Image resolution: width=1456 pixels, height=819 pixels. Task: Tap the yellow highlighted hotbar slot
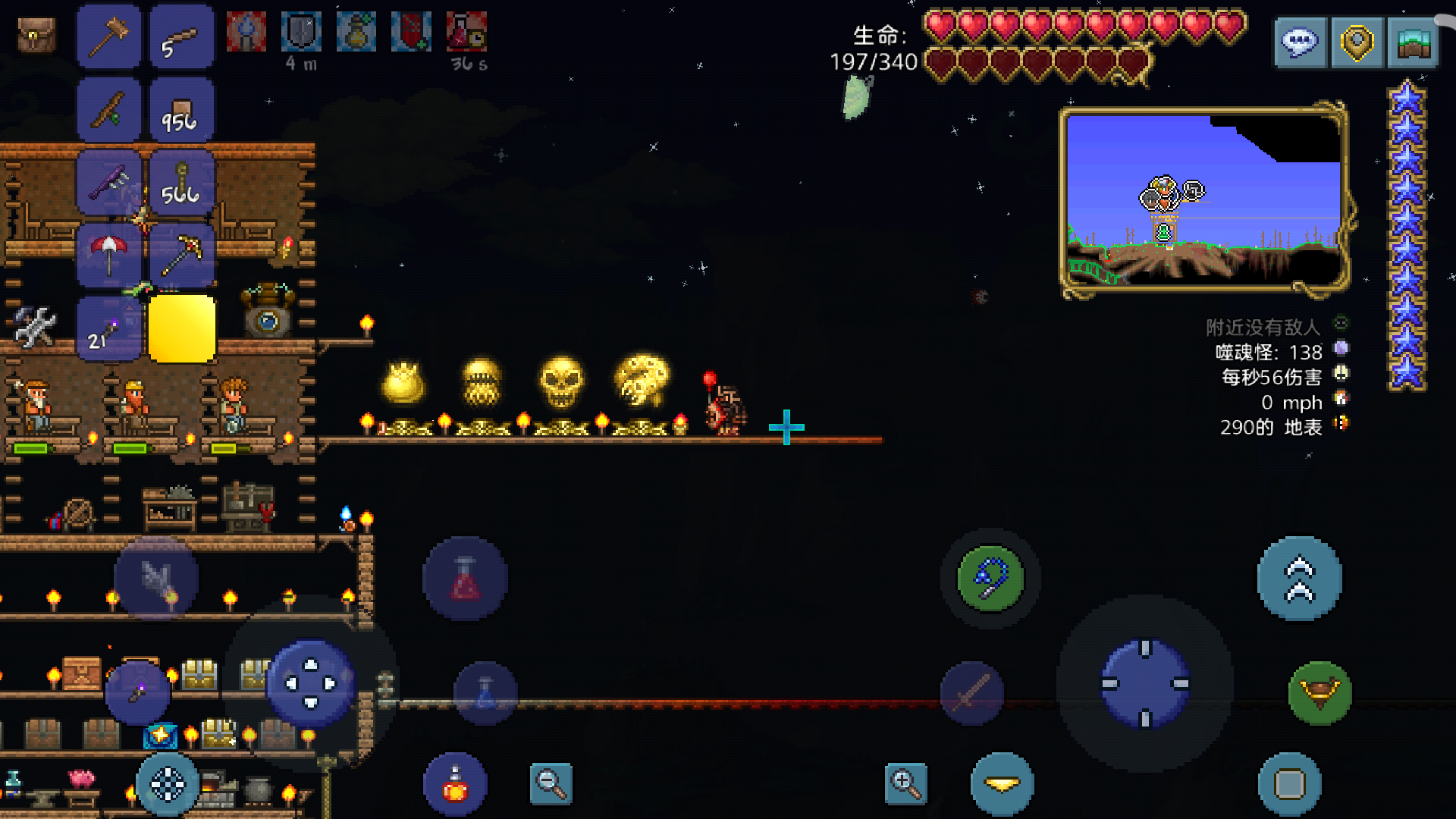(x=182, y=329)
